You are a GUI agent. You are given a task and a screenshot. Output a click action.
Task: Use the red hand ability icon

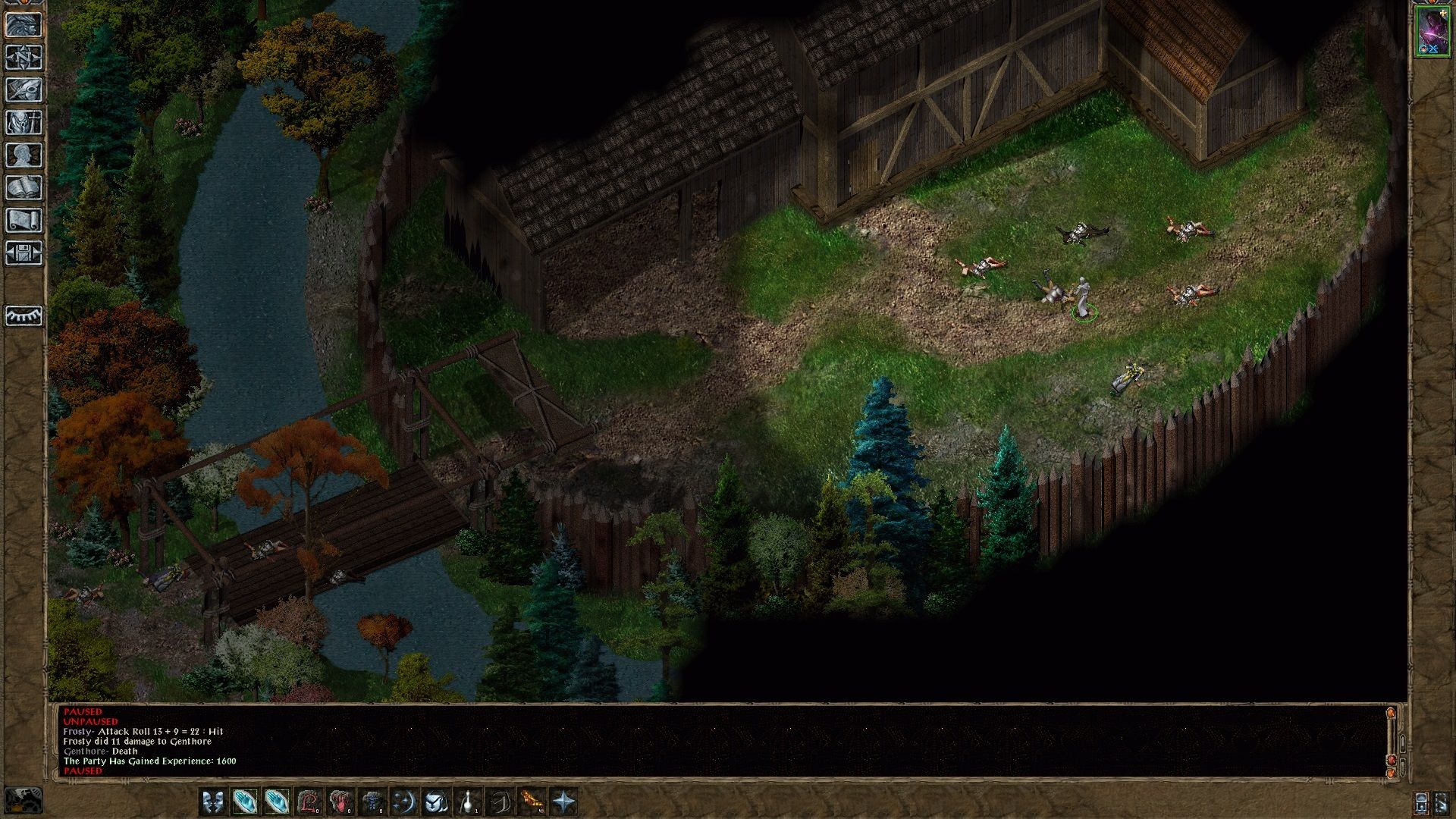(x=340, y=802)
